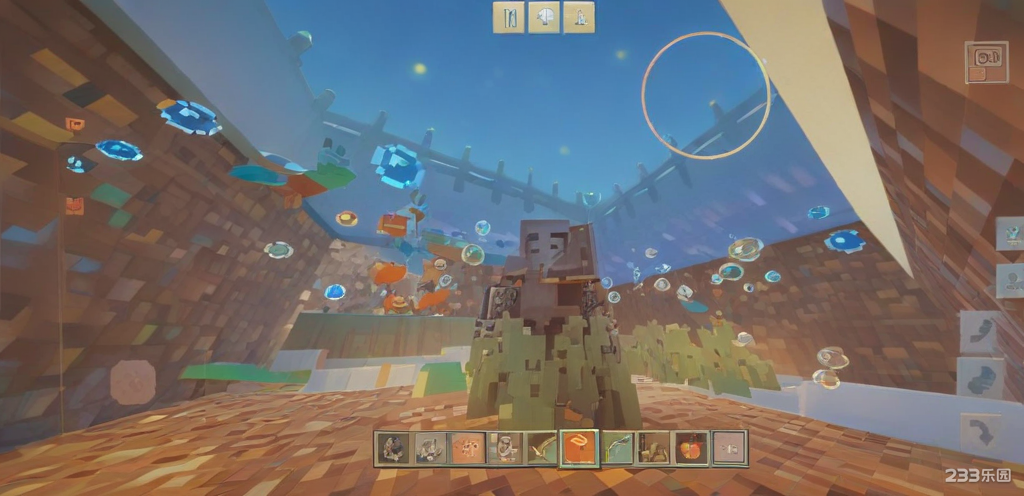Screen dimensions: 1024x496
Task: Tap the curved arrow button at bottom right
Action: [980, 433]
